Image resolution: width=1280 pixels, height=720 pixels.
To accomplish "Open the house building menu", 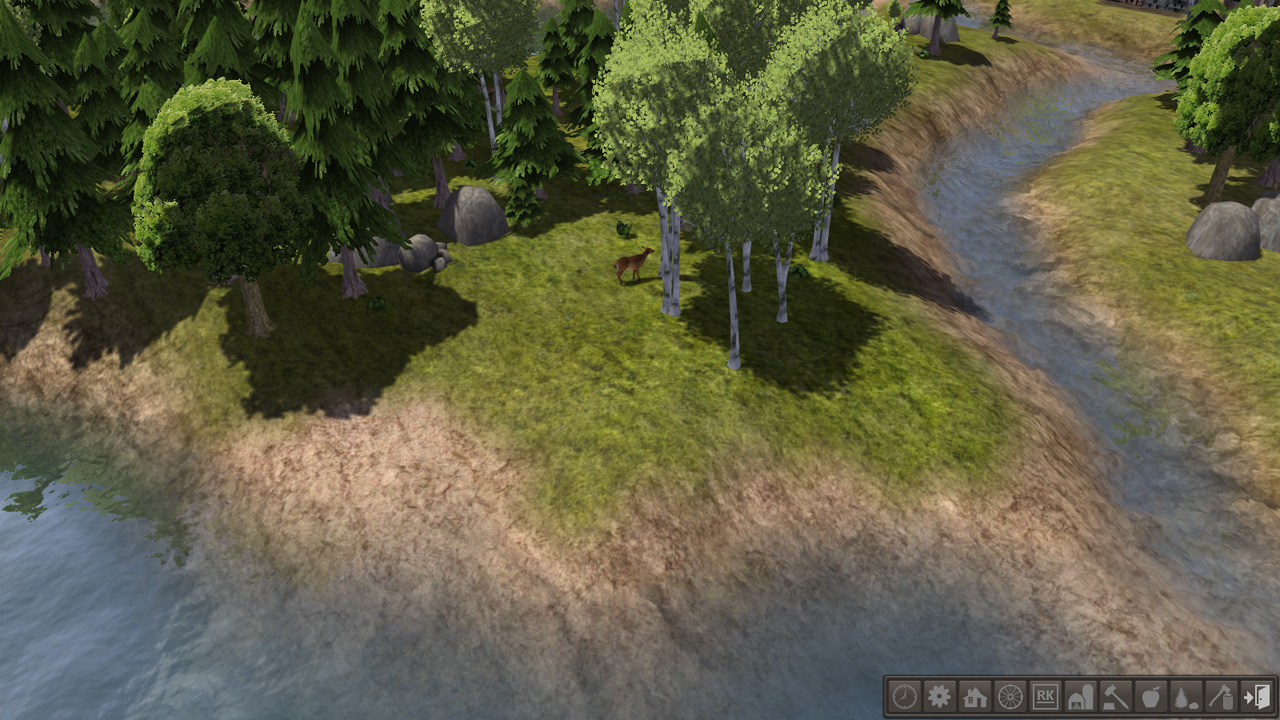I will pyautogui.click(x=975, y=696).
